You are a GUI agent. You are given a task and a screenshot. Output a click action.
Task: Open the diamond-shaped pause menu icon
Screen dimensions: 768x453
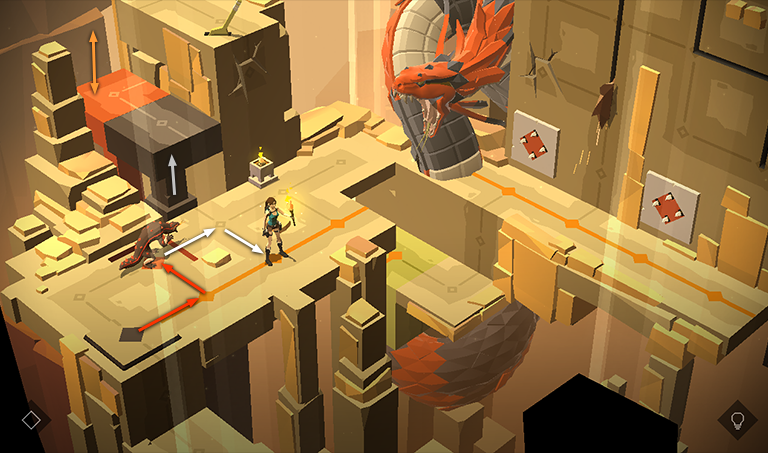(31, 420)
